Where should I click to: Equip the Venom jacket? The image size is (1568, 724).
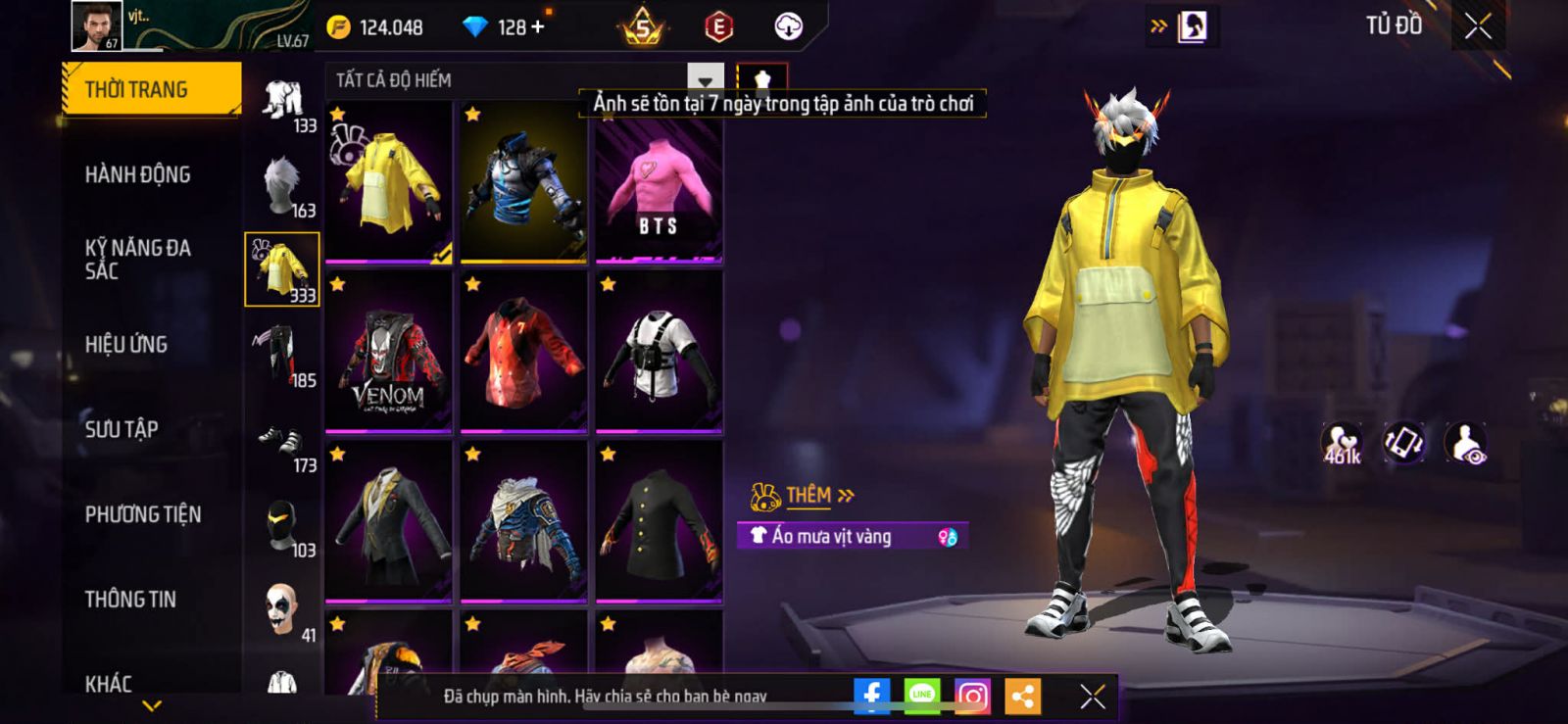389,353
